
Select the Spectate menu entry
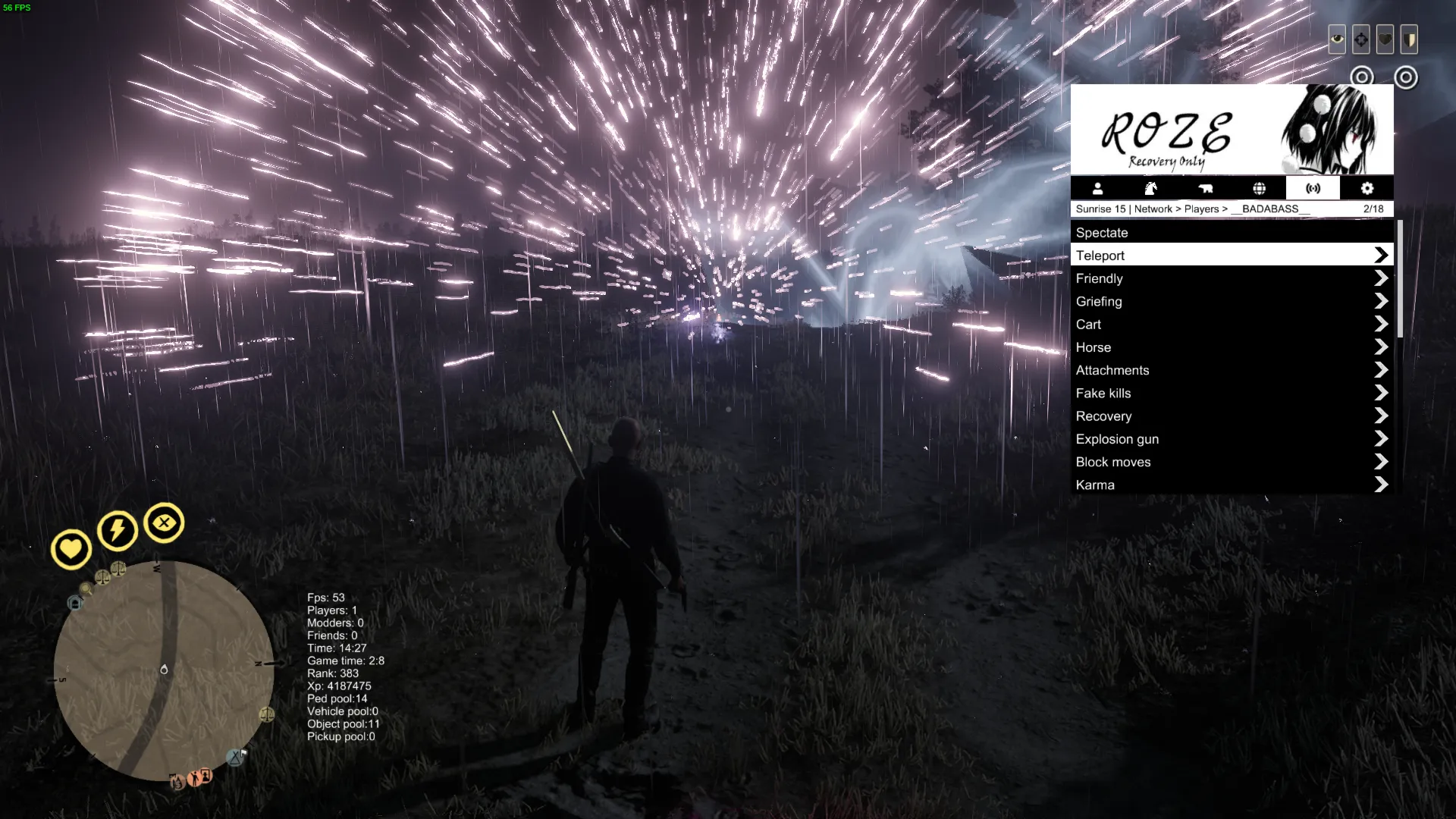[x=1232, y=233]
